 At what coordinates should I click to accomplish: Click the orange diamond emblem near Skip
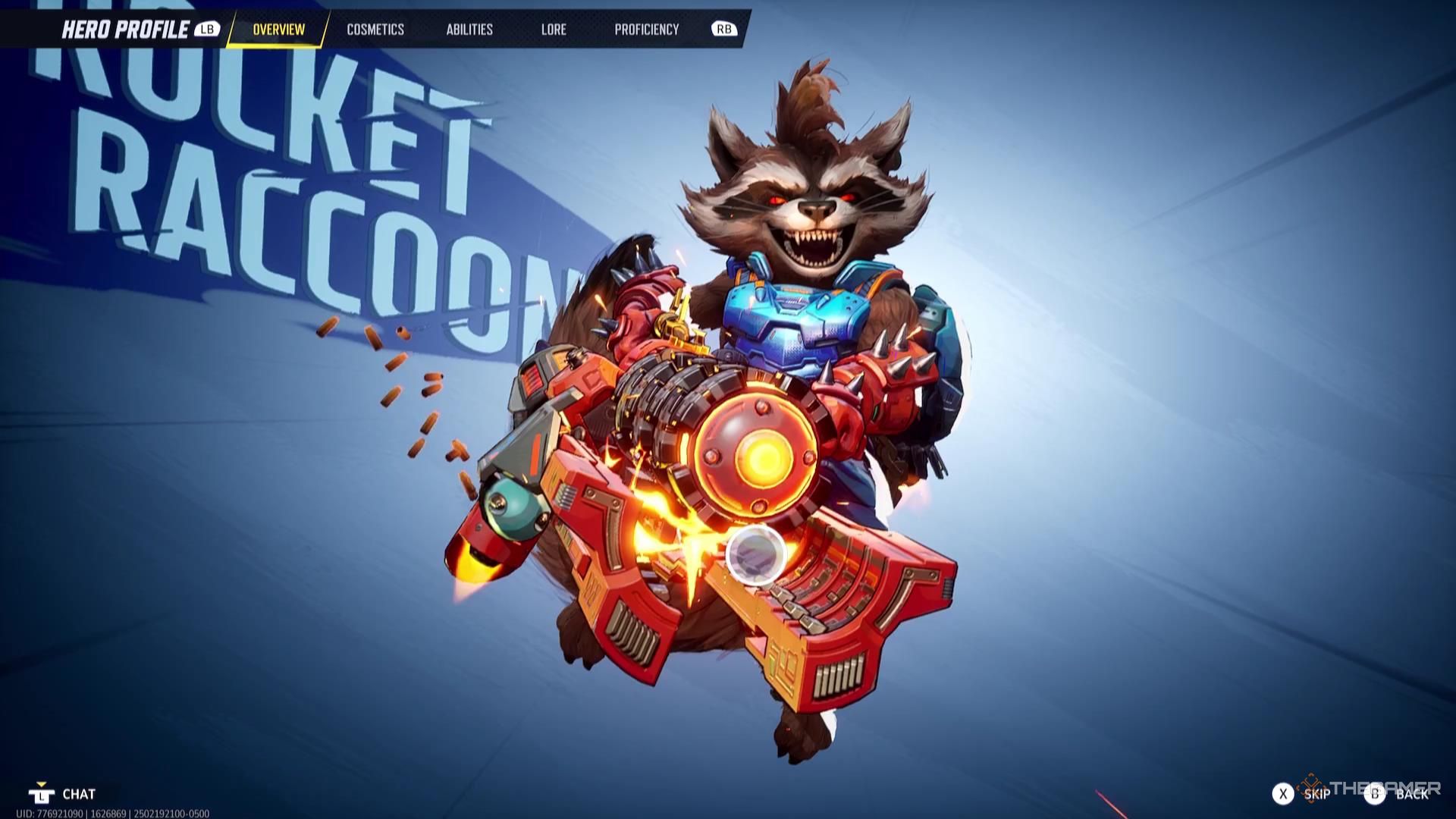[x=1310, y=787]
